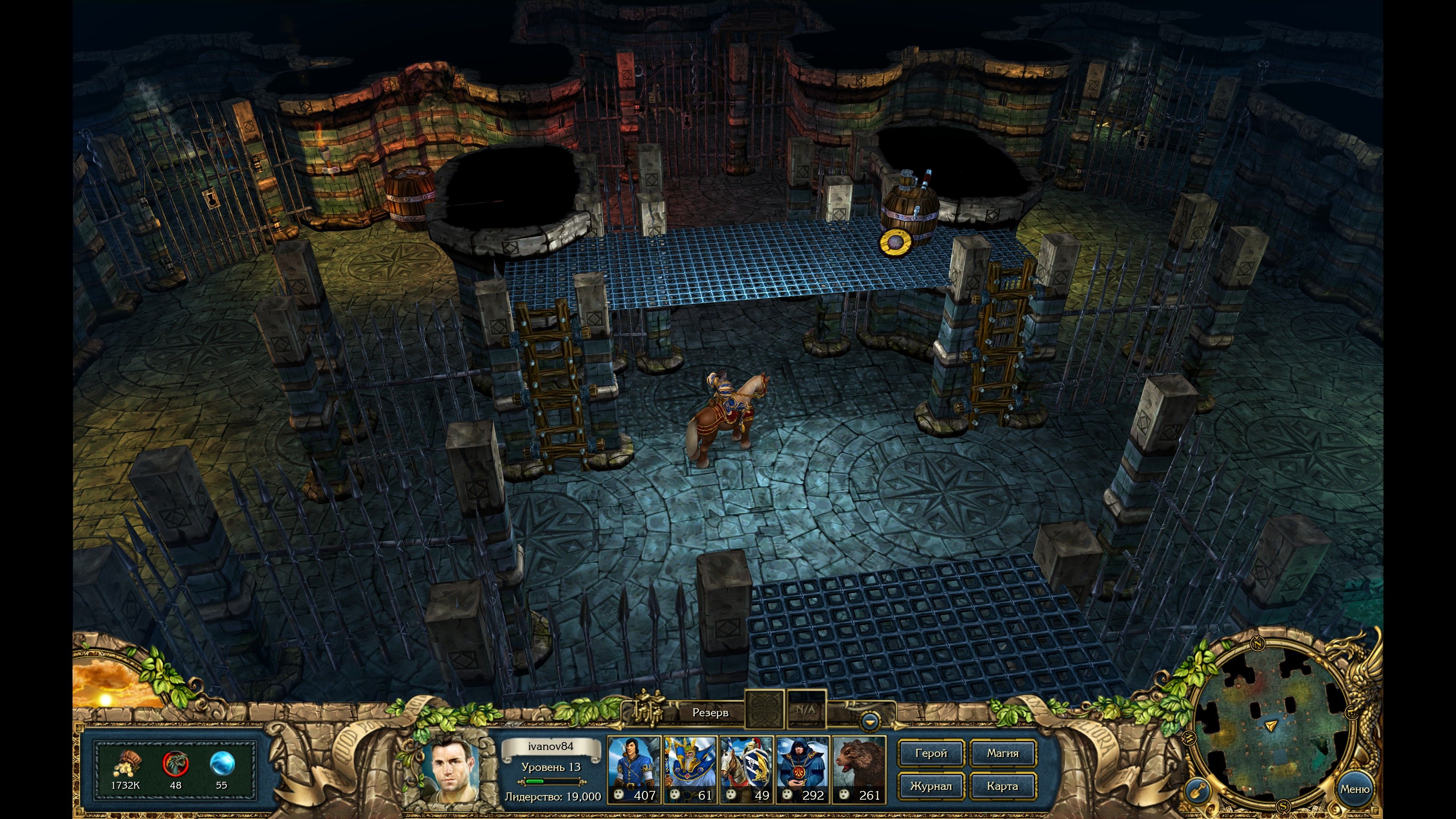1456x819 pixels.
Task: Open the Герой hero screen
Action: click(x=931, y=753)
